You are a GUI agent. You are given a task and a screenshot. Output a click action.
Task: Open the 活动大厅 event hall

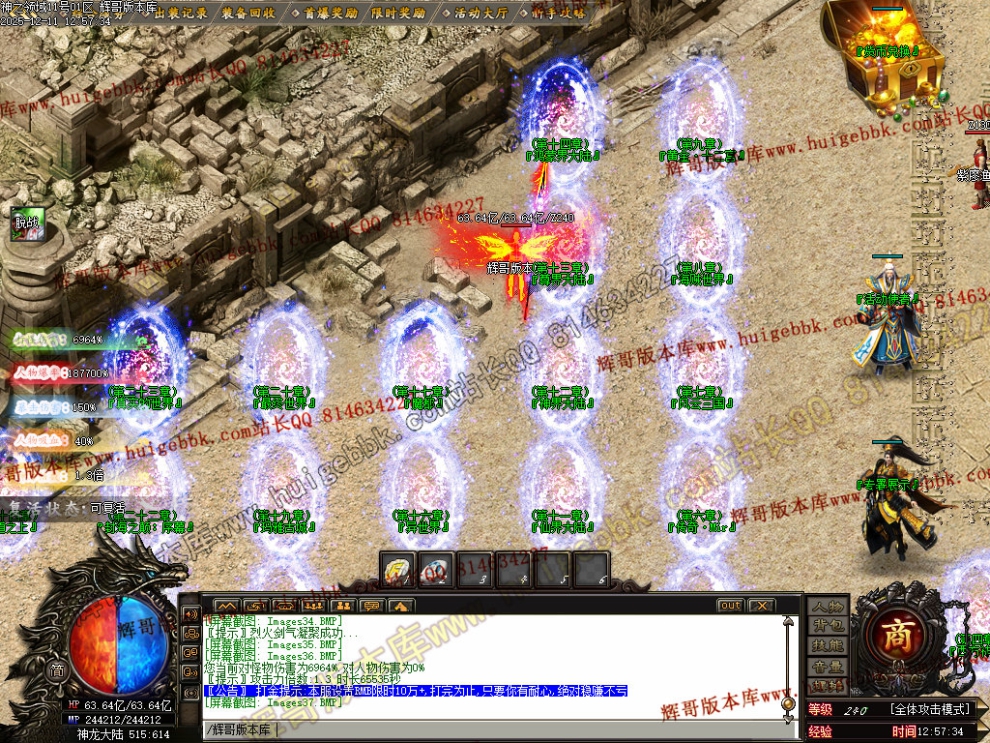coord(481,12)
